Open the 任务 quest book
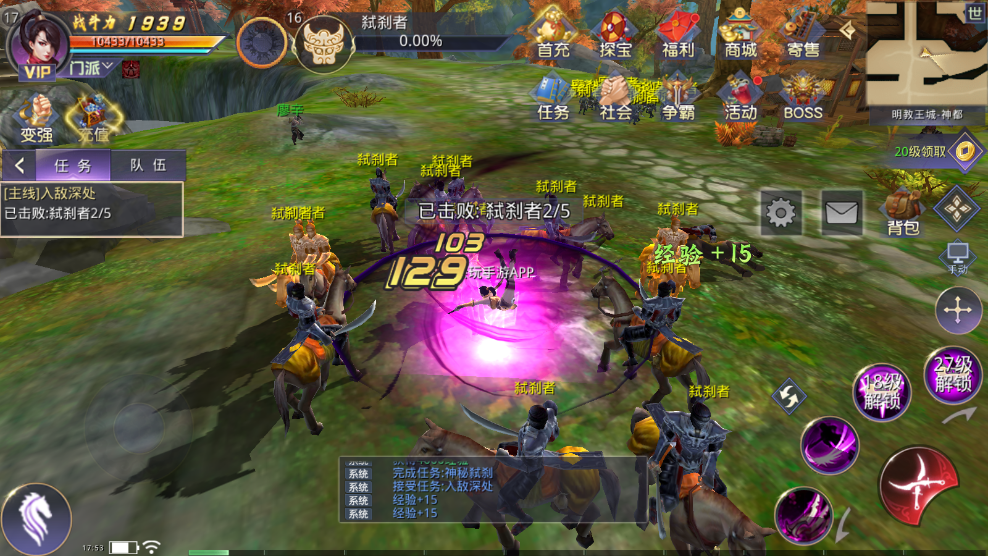 [553, 98]
